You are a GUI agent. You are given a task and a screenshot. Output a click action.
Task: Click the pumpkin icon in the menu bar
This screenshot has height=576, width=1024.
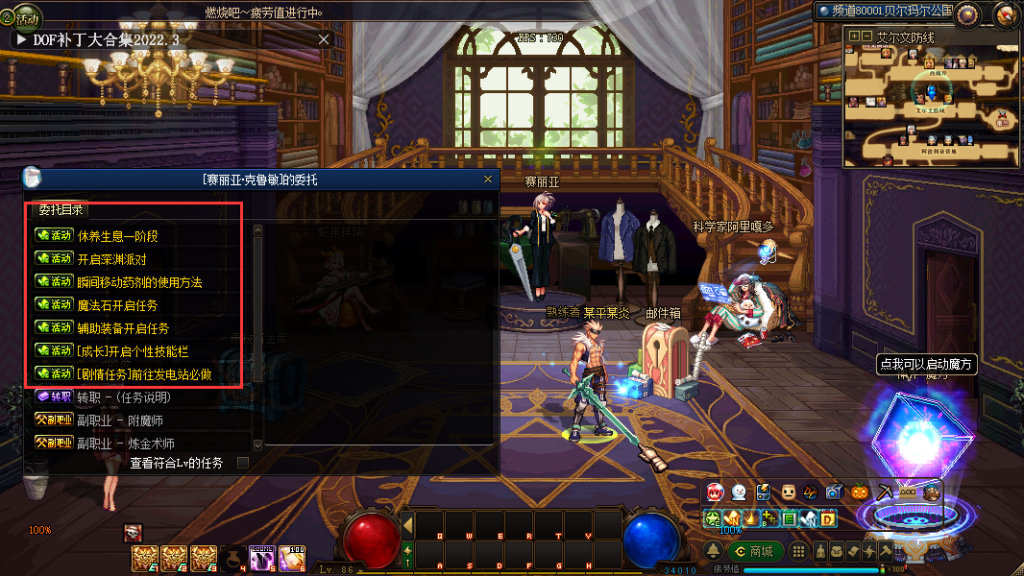[x=859, y=492]
